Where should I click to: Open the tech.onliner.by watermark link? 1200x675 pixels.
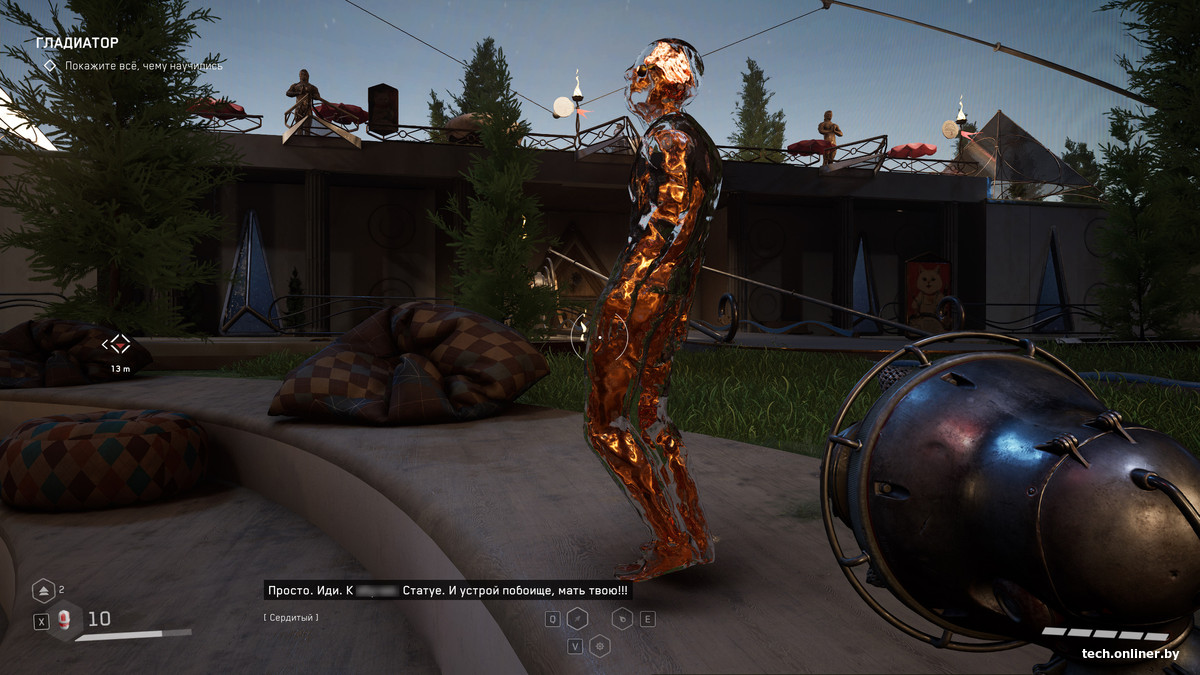click(x=1130, y=653)
